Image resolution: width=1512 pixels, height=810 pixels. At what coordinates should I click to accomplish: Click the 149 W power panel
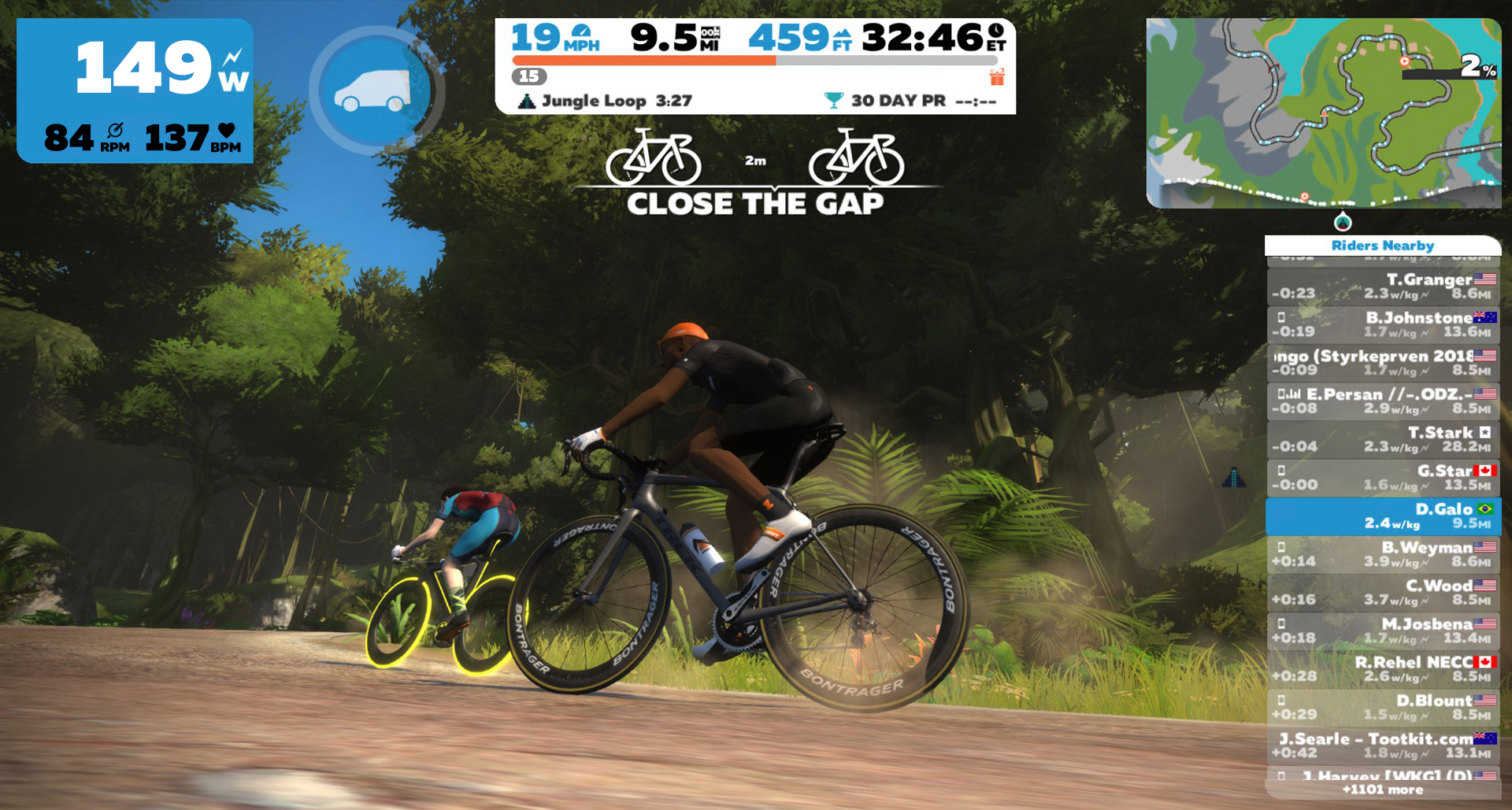click(135, 91)
